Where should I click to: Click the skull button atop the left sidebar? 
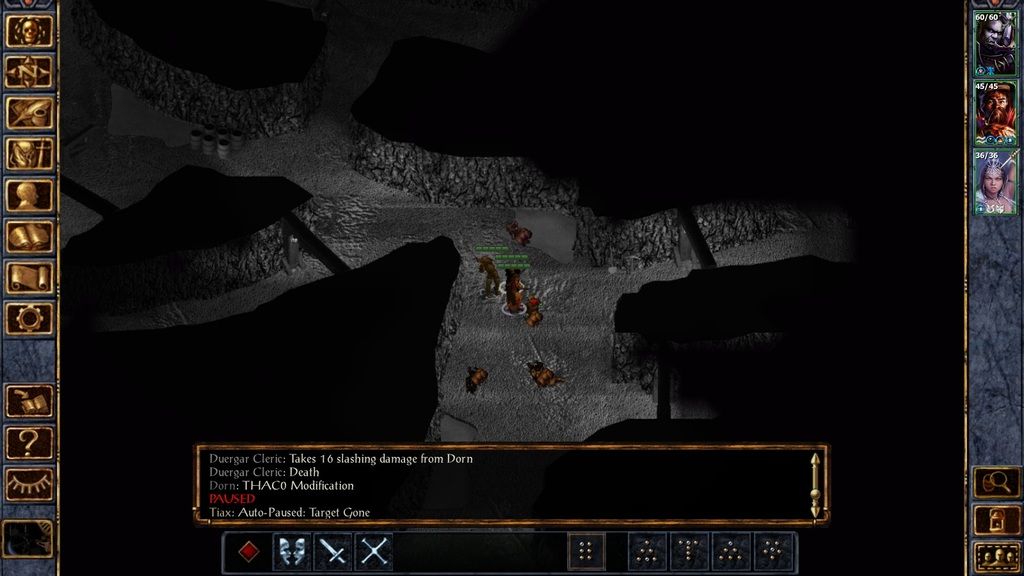pos(29,30)
